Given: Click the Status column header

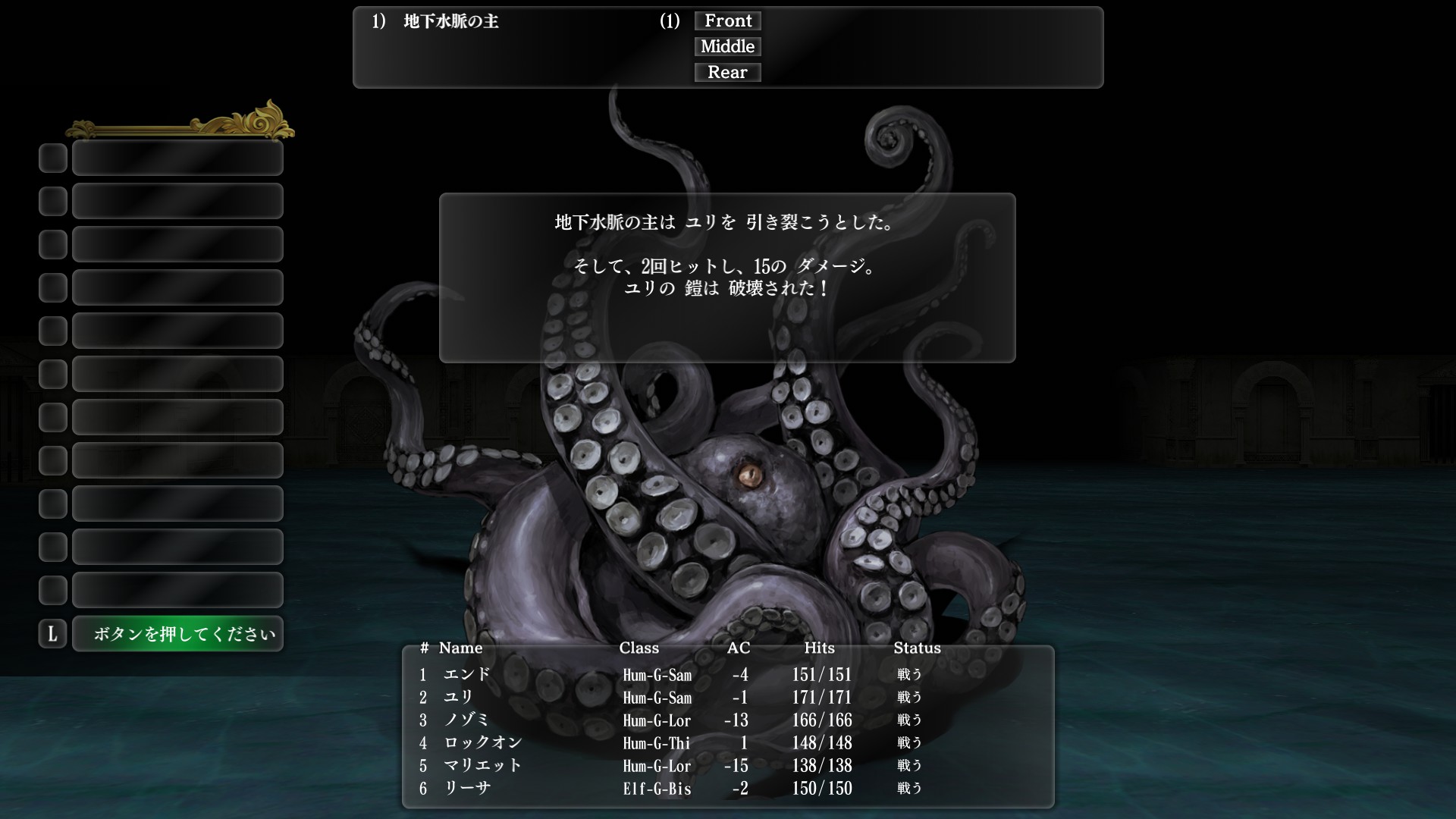Looking at the screenshot, I should (x=917, y=648).
